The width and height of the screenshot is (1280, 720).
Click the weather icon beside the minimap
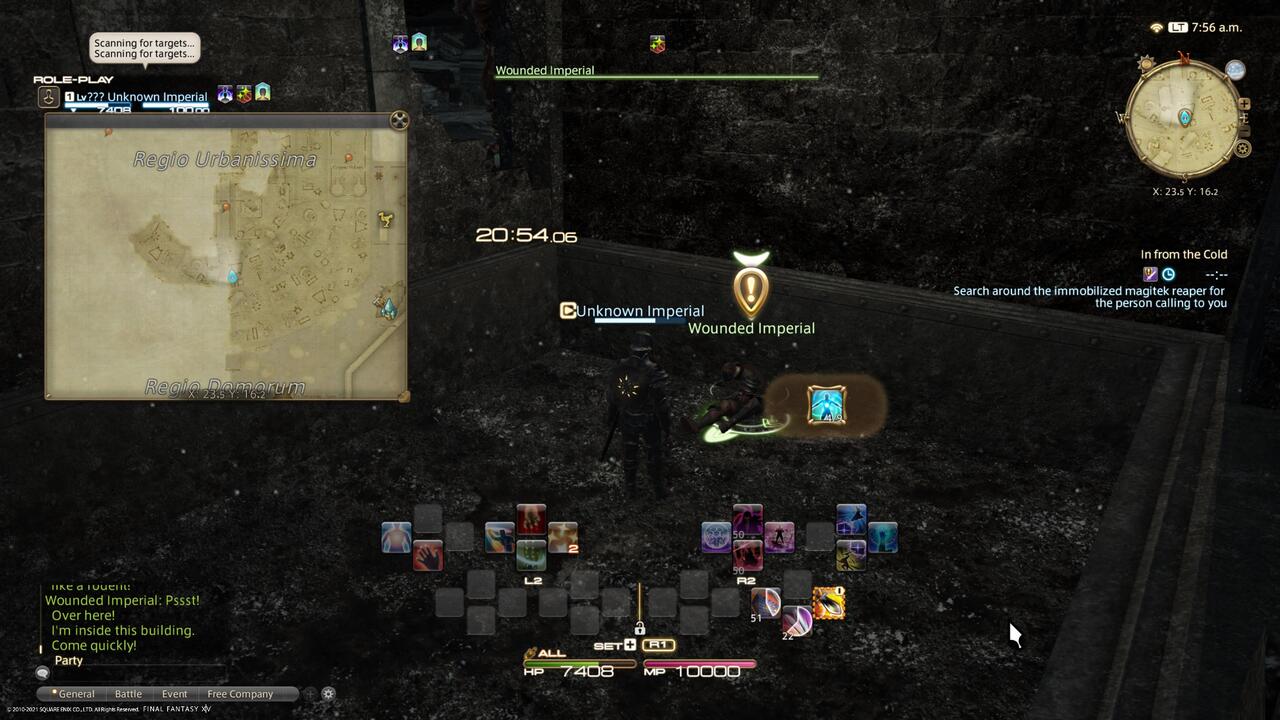click(1235, 70)
